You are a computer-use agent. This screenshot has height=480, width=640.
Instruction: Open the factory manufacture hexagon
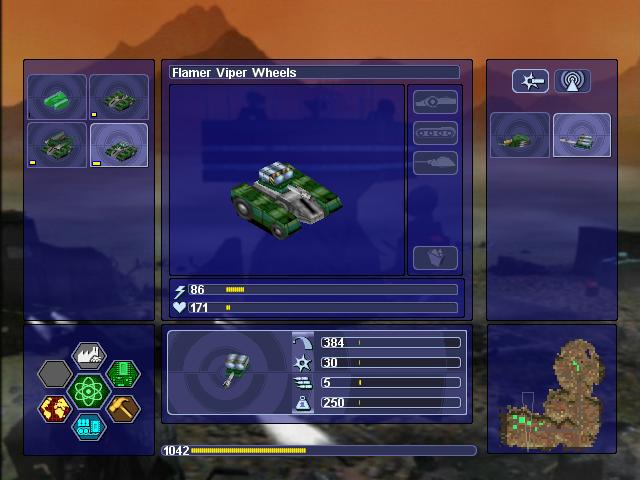(88, 357)
